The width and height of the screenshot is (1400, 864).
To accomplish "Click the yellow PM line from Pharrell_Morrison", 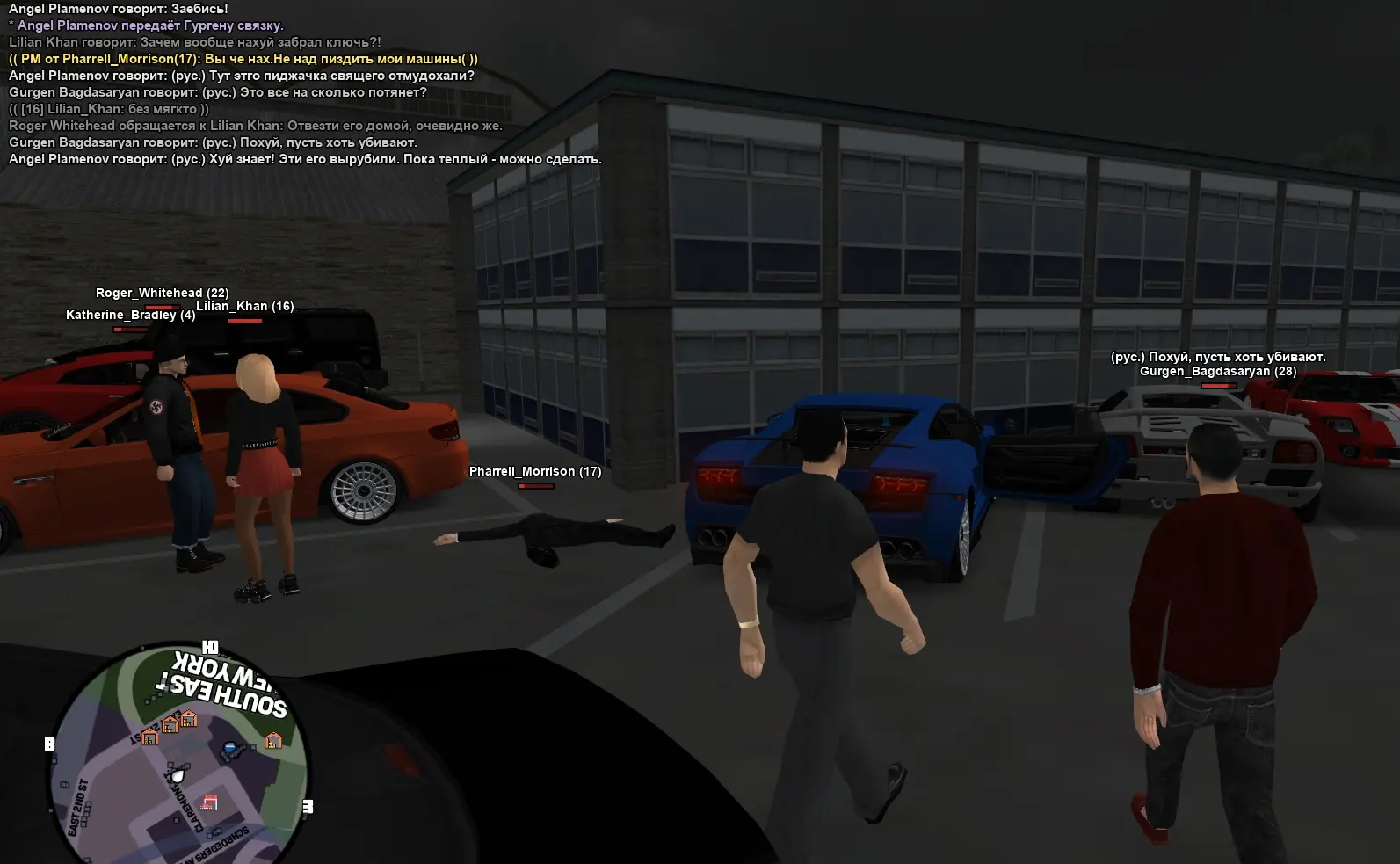I will (x=243, y=59).
